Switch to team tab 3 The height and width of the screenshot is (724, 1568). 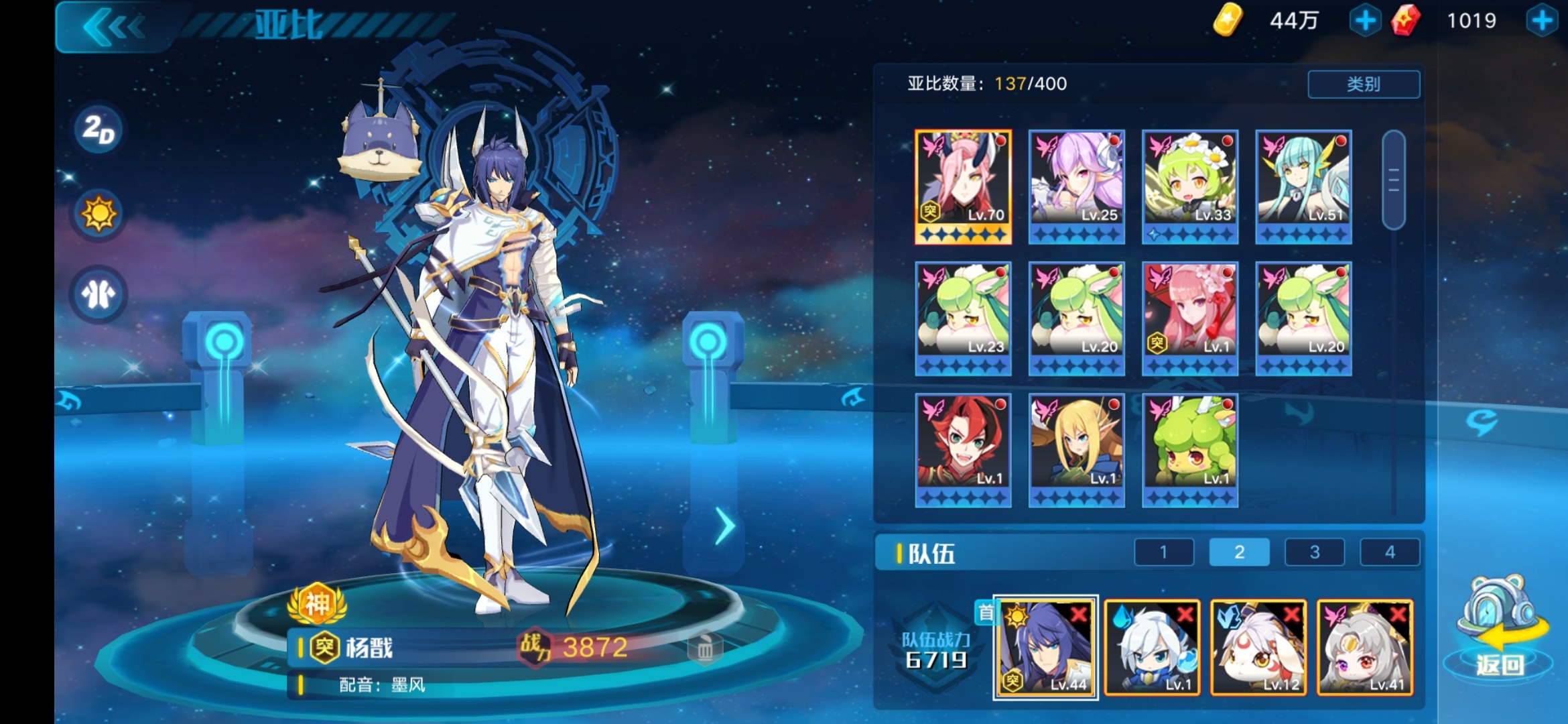click(1314, 552)
